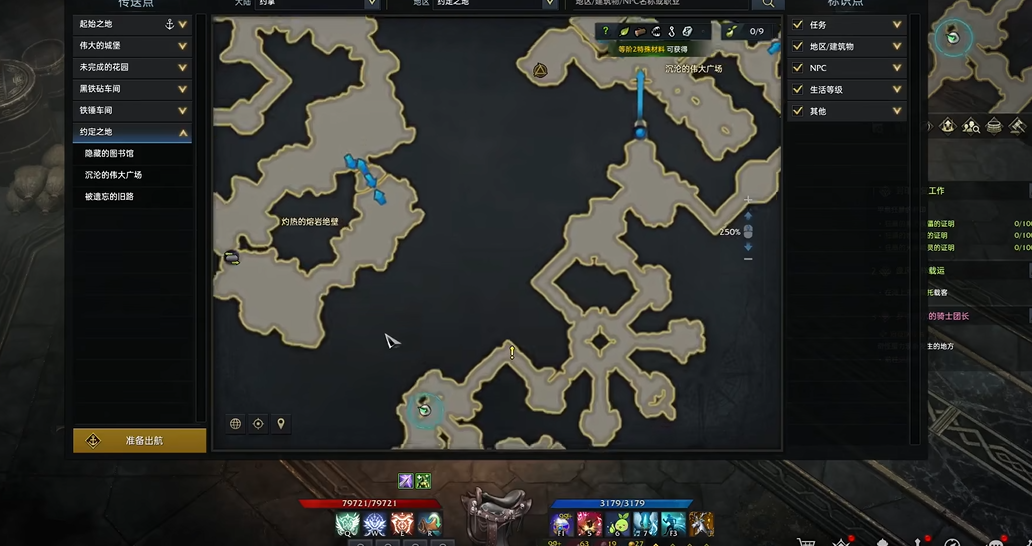Choose 沉沦的伟大广场 in the teleport list

pos(113,175)
